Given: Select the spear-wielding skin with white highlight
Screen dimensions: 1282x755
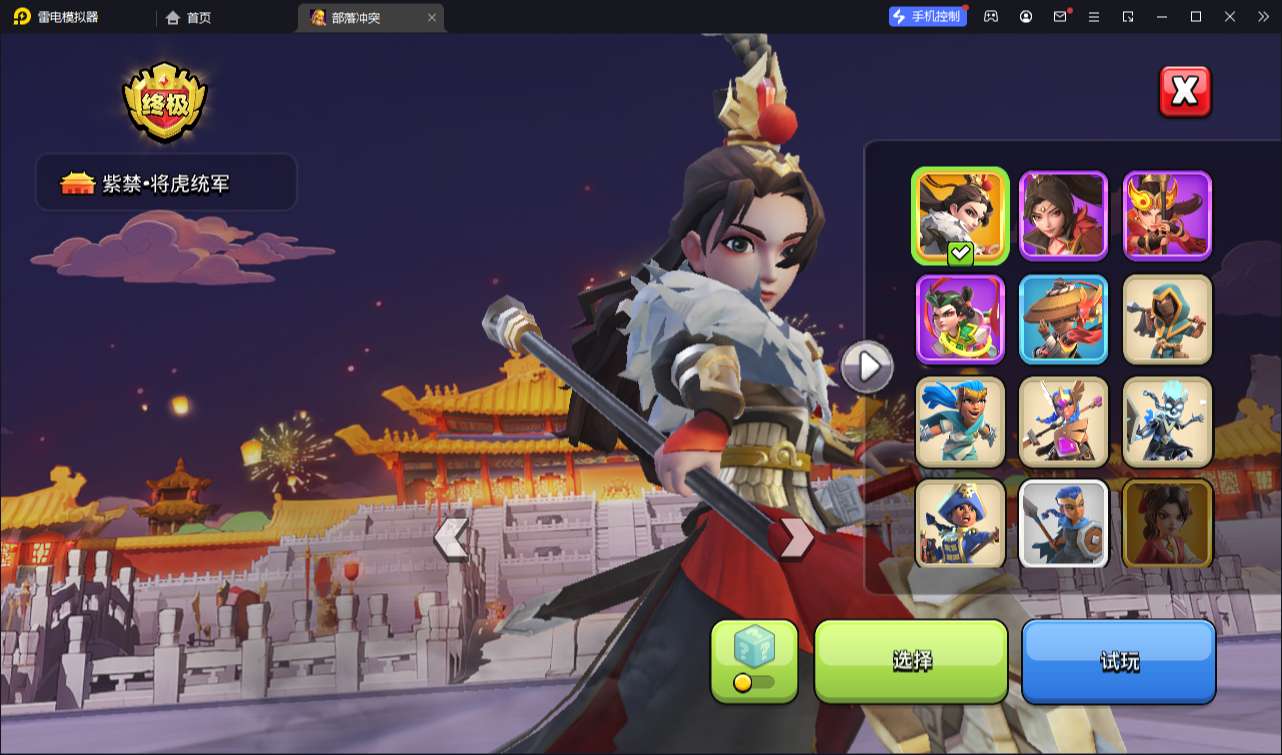Looking at the screenshot, I should [x=1063, y=524].
